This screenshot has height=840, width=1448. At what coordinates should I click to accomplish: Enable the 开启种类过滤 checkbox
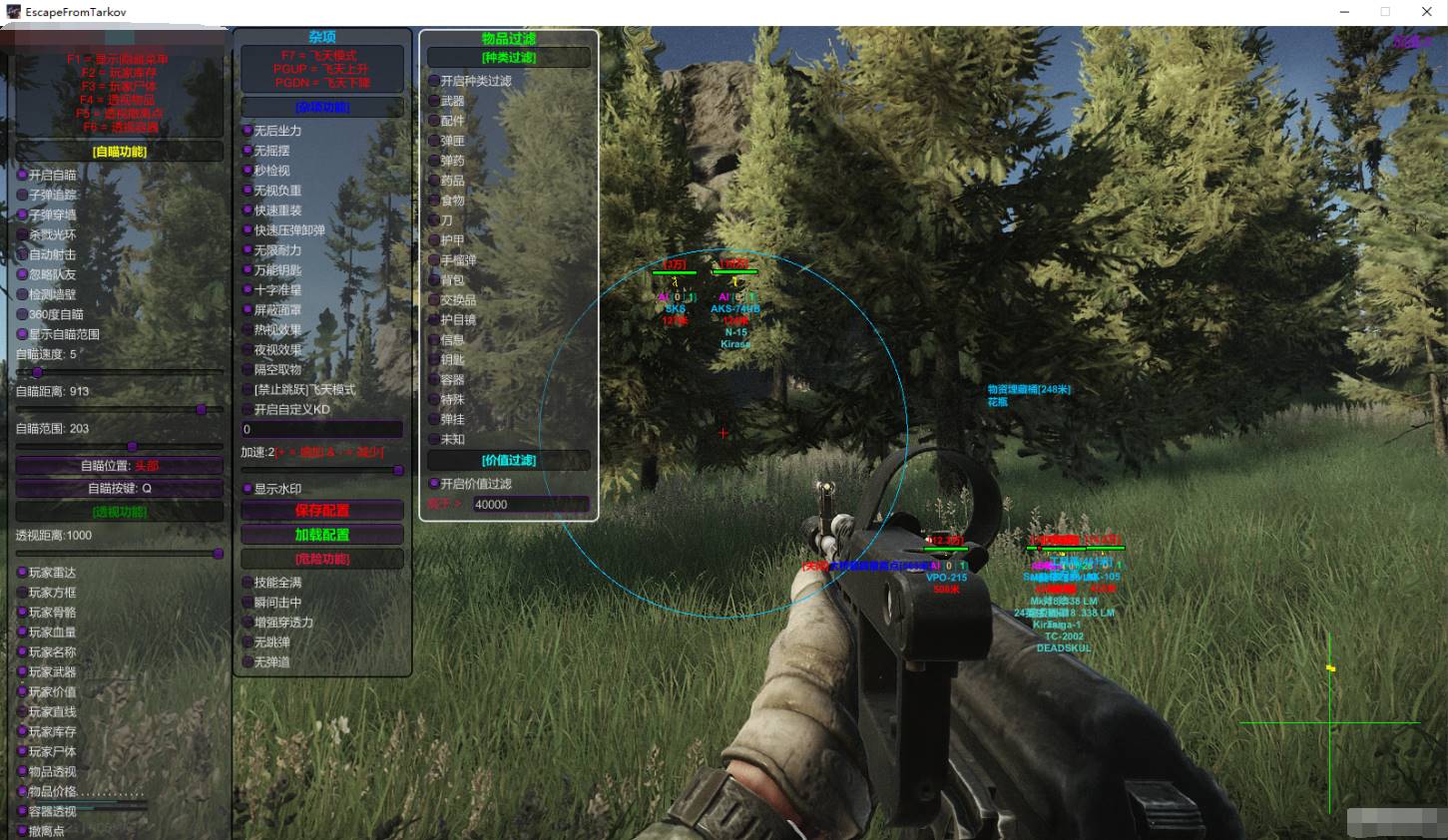(434, 81)
